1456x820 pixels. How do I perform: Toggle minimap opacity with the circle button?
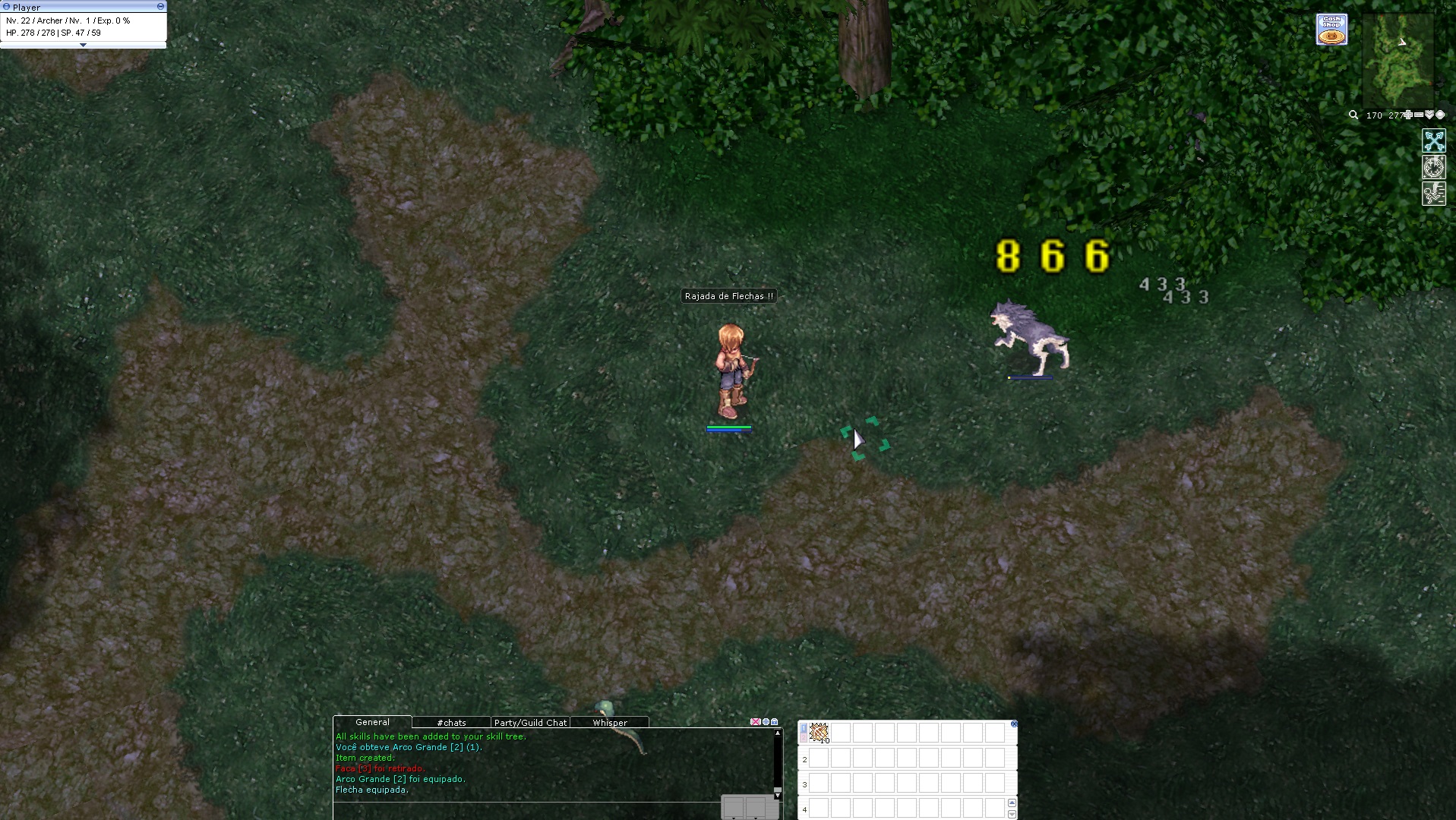(x=1439, y=115)
